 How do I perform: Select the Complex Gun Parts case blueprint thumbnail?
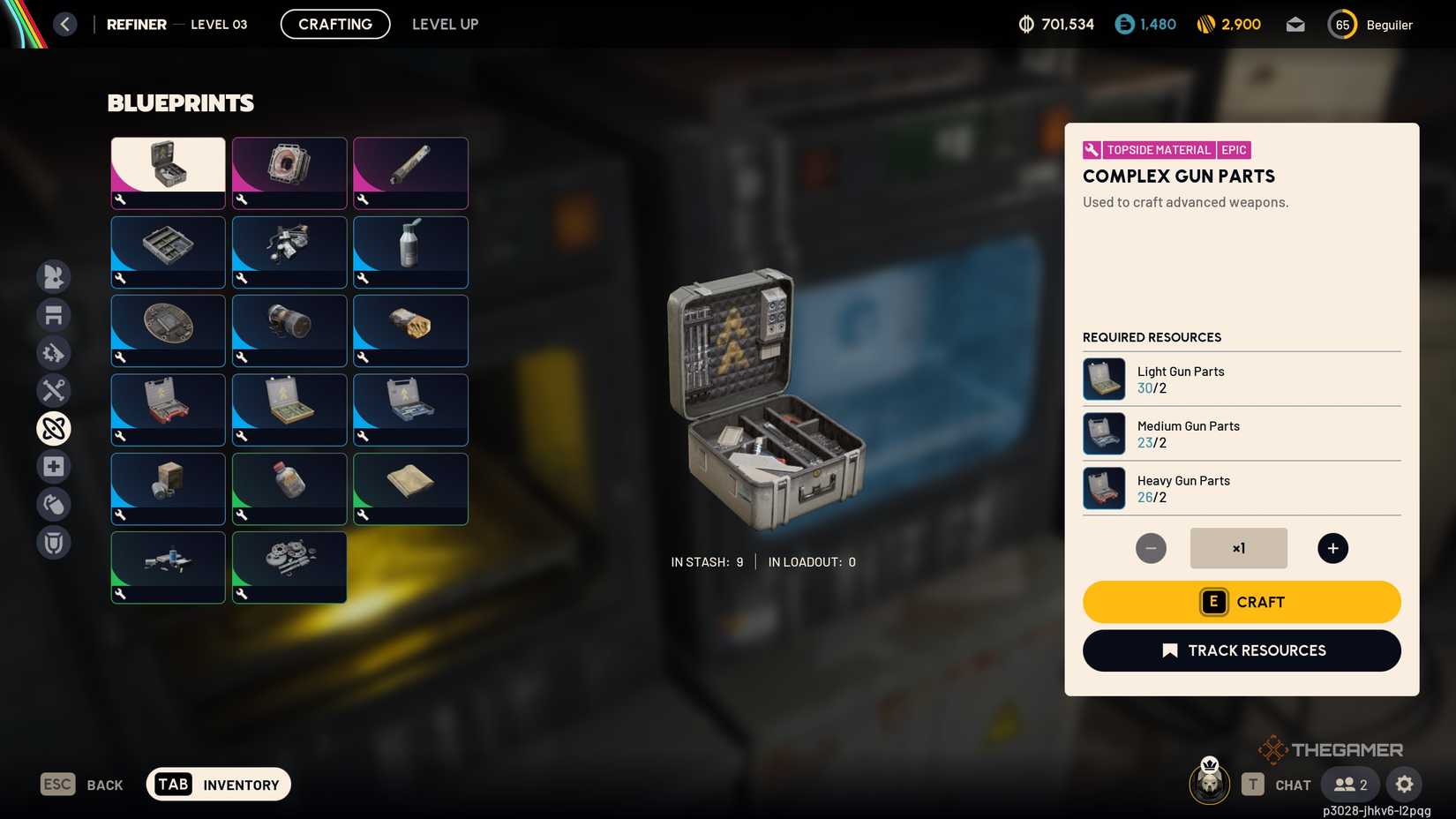(167, 172)
